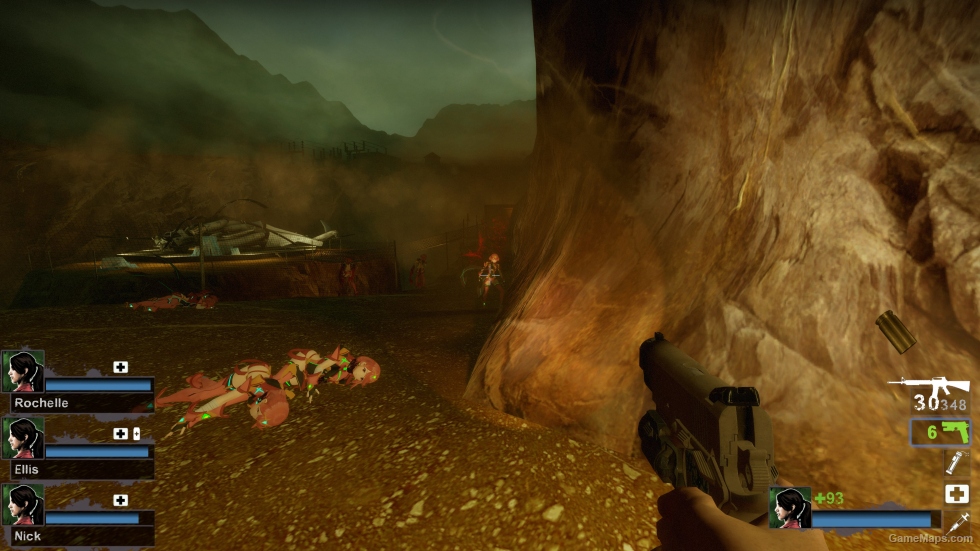Switch to the green pistol slot
The height and width of the screenshot is (551, 980).
click(939, 432)
